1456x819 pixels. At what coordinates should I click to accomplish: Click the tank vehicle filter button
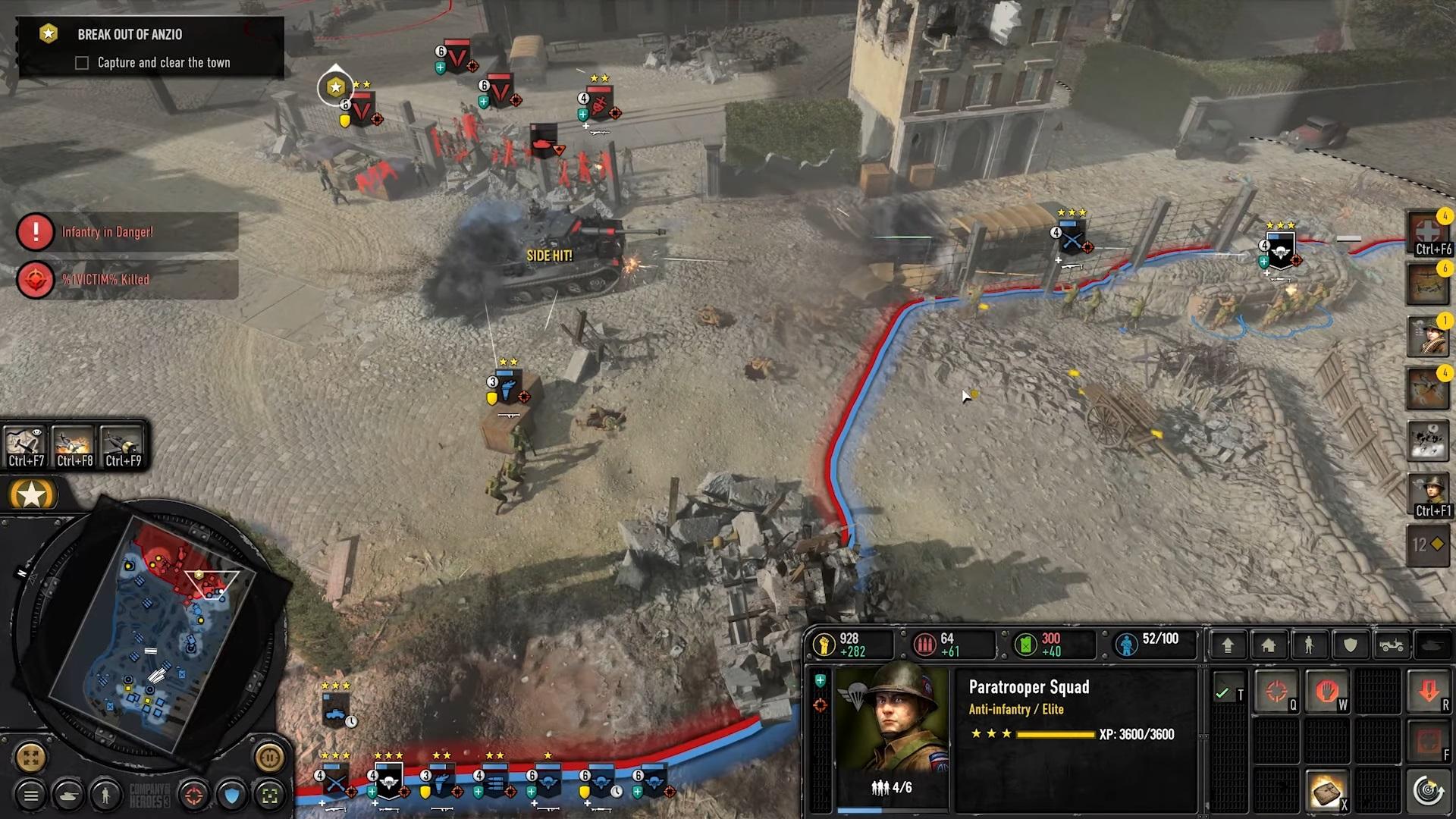click(68, 795)
